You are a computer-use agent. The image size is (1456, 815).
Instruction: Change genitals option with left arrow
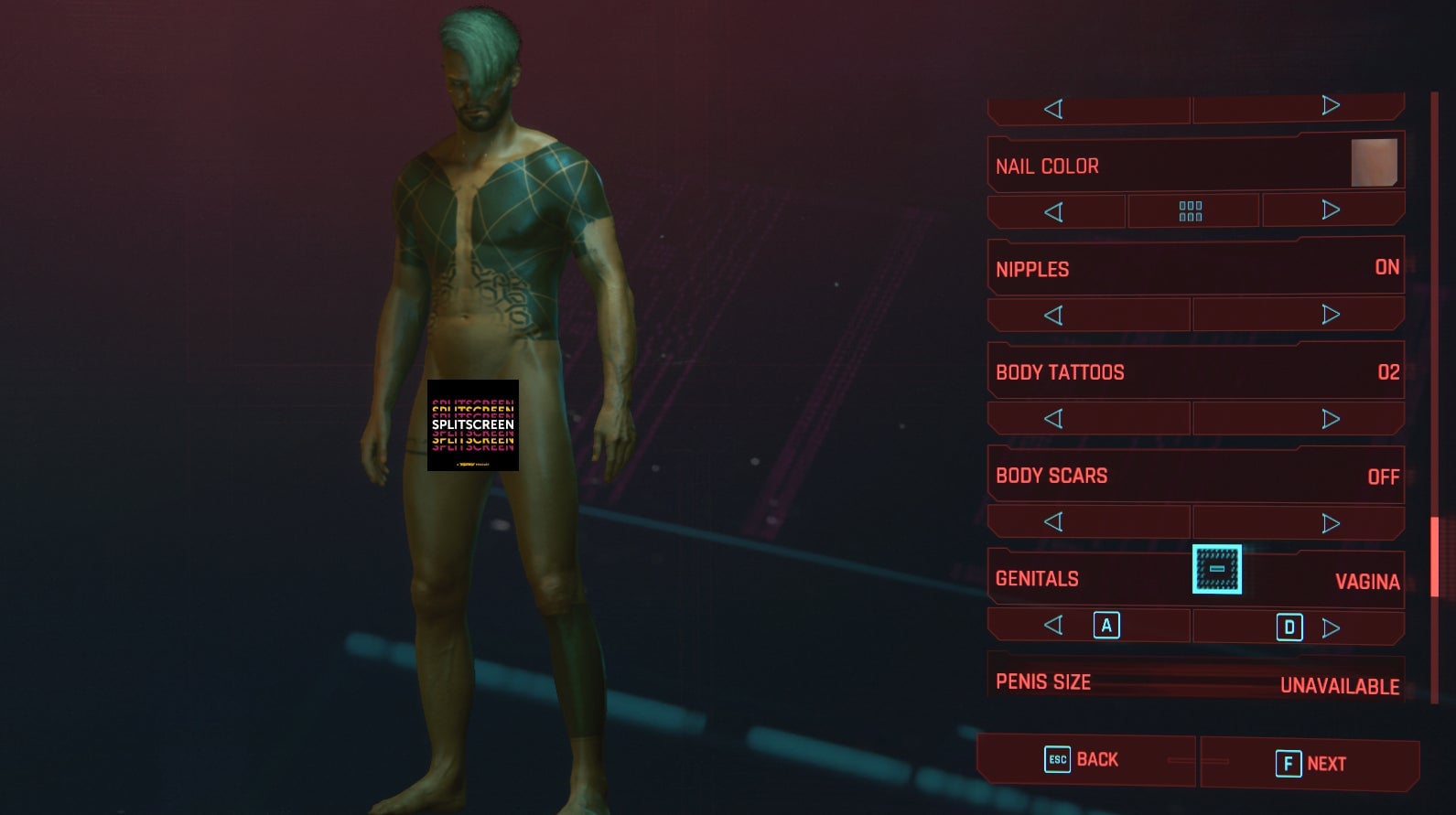pyautogui.click(x=1054, y=626)
